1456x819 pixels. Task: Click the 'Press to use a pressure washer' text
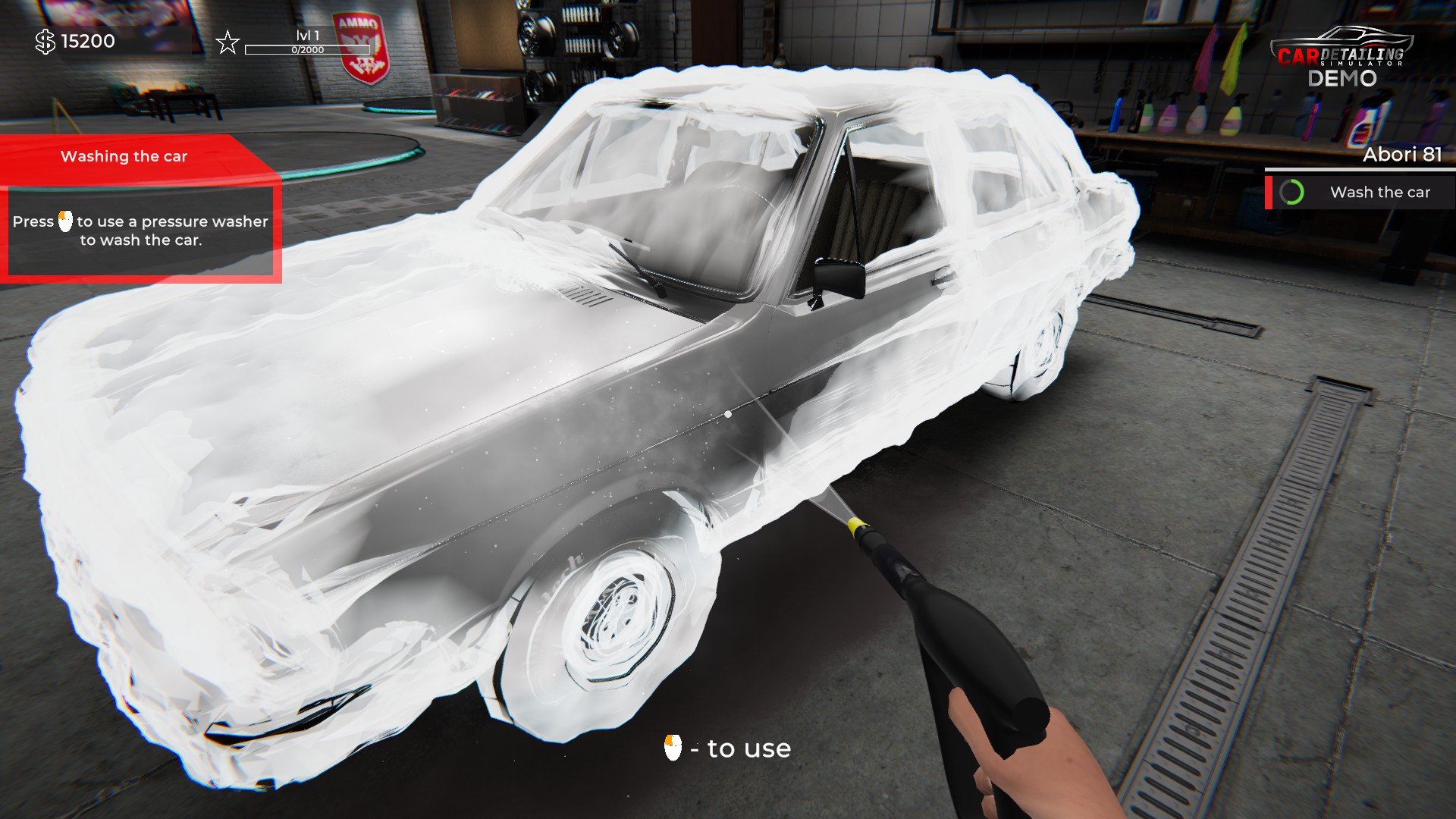pyautogui.click(x=140, y=221)
